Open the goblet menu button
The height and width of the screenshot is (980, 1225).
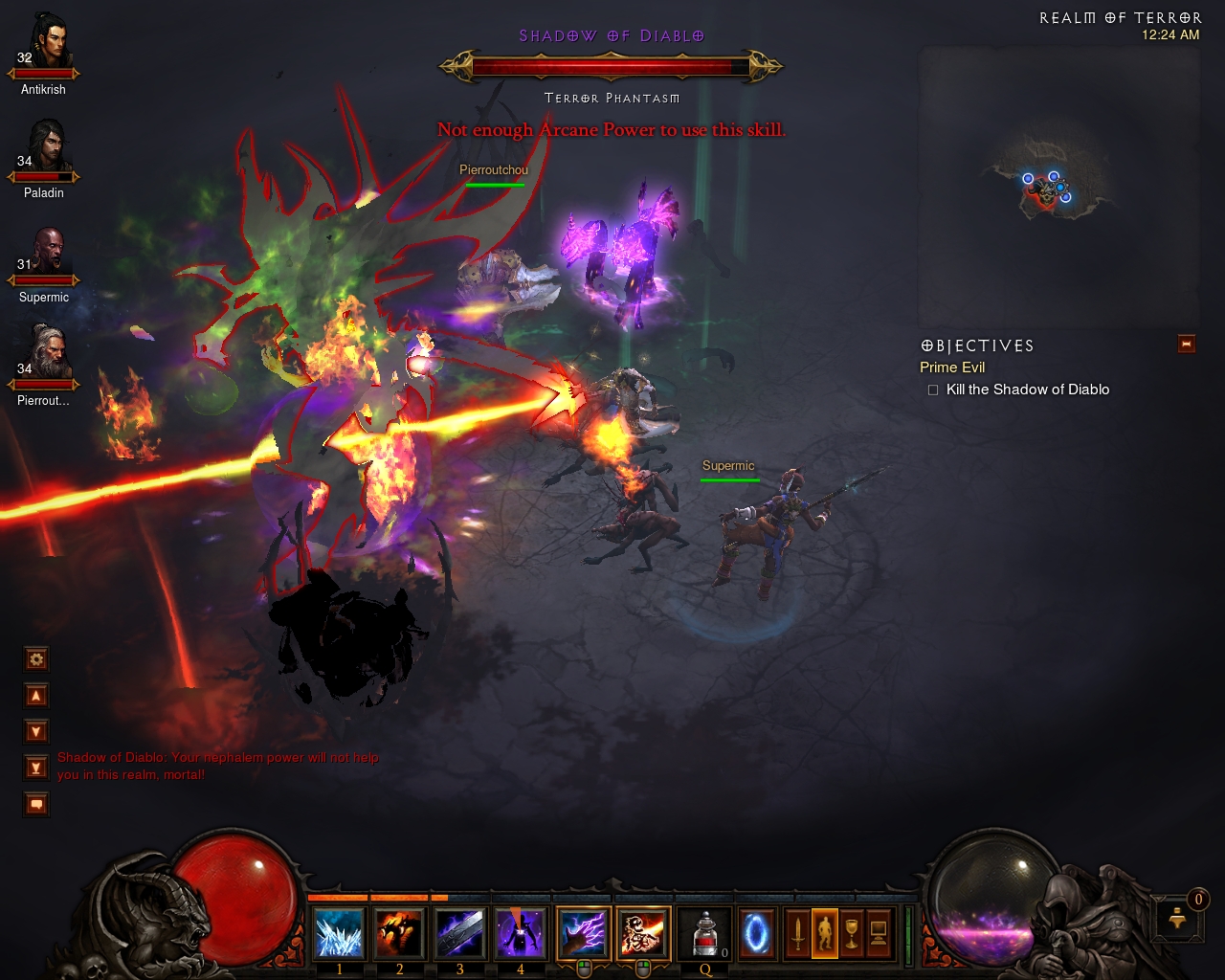pos(852,933)
